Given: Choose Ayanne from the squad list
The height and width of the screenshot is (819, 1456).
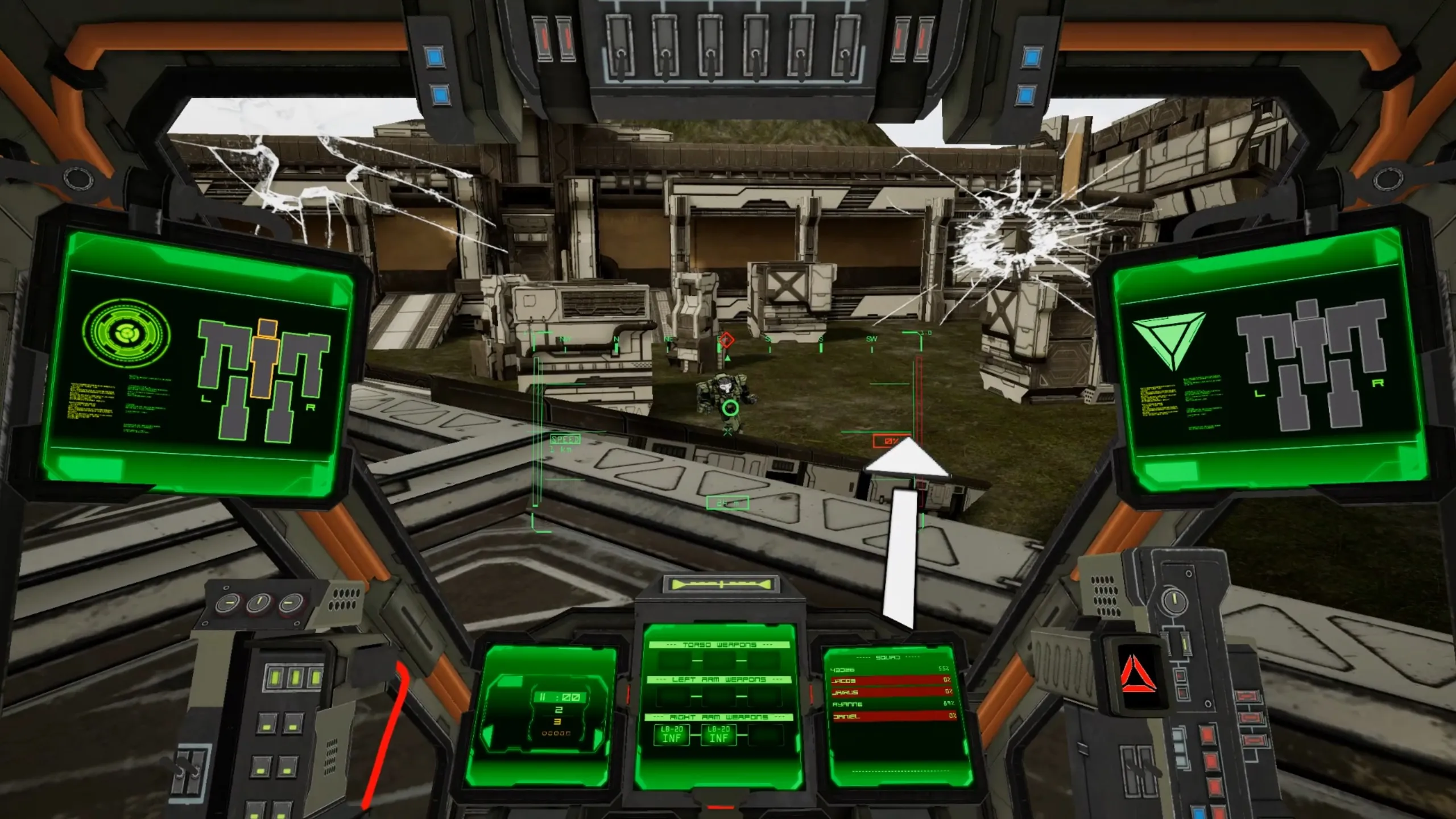Looking at the screenshot, I should (x=890, y=704).
